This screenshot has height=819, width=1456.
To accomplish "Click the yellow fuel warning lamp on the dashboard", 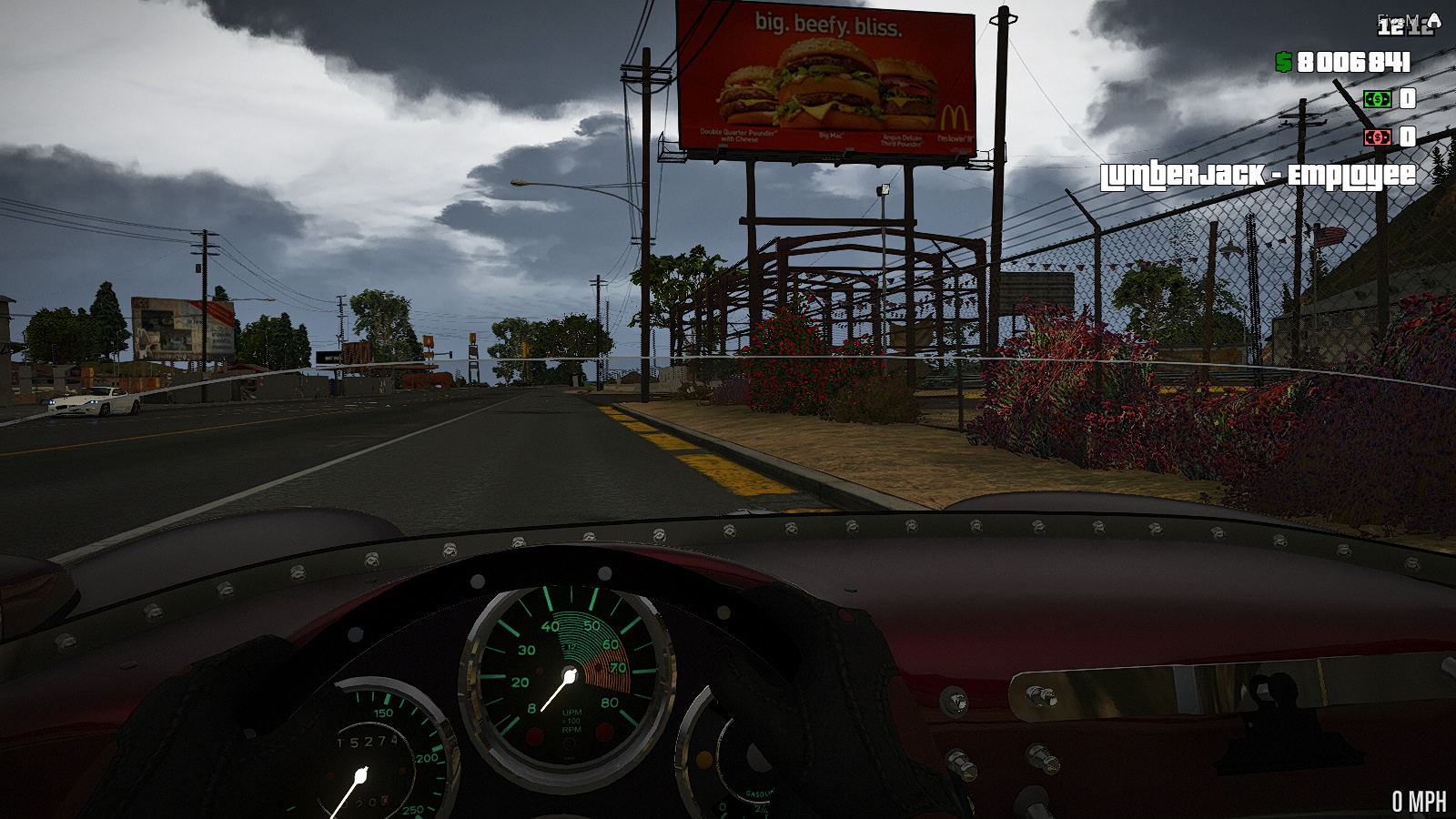I will click(703, 761).
